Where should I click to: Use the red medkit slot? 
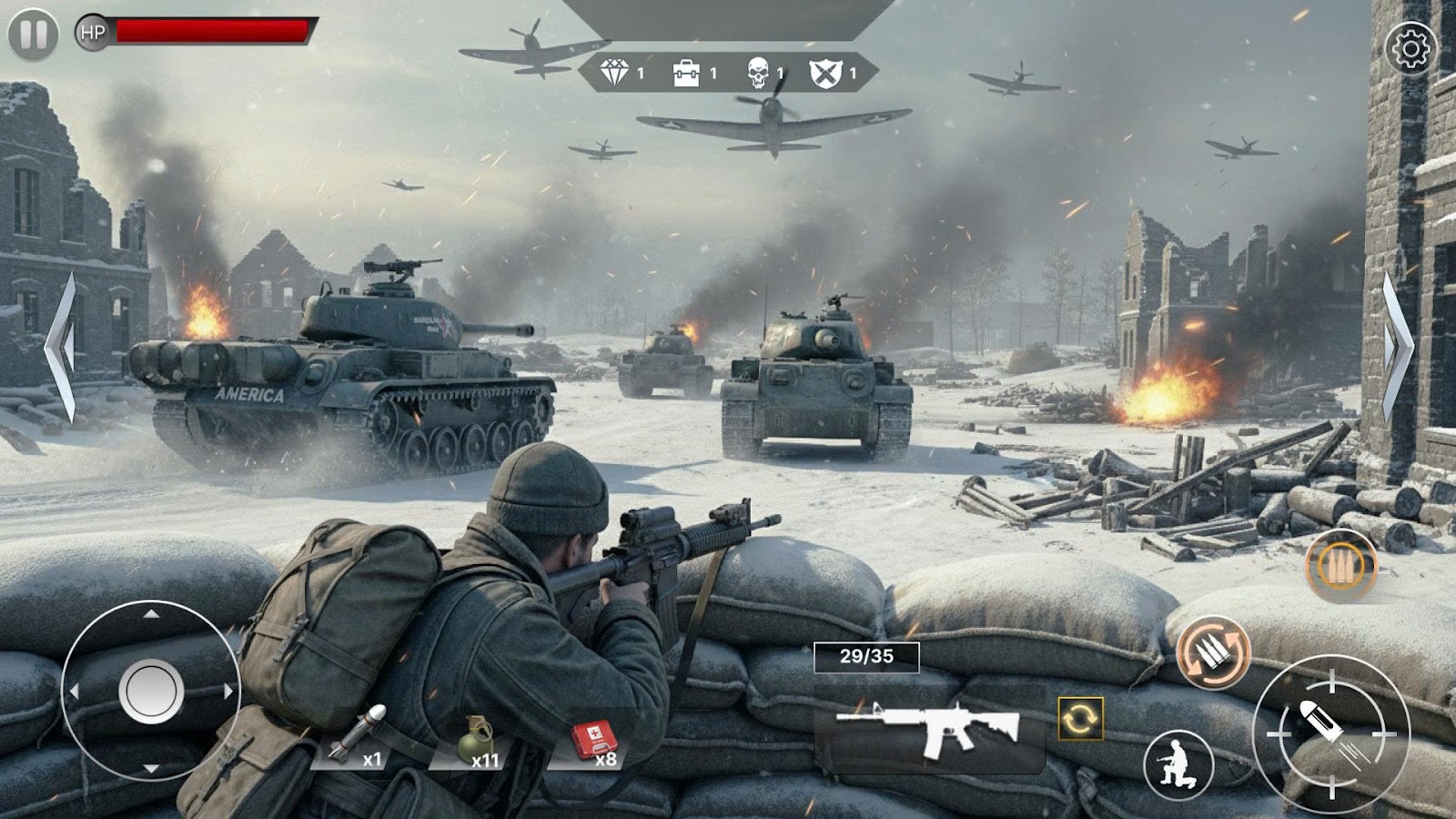click(595, 741)
